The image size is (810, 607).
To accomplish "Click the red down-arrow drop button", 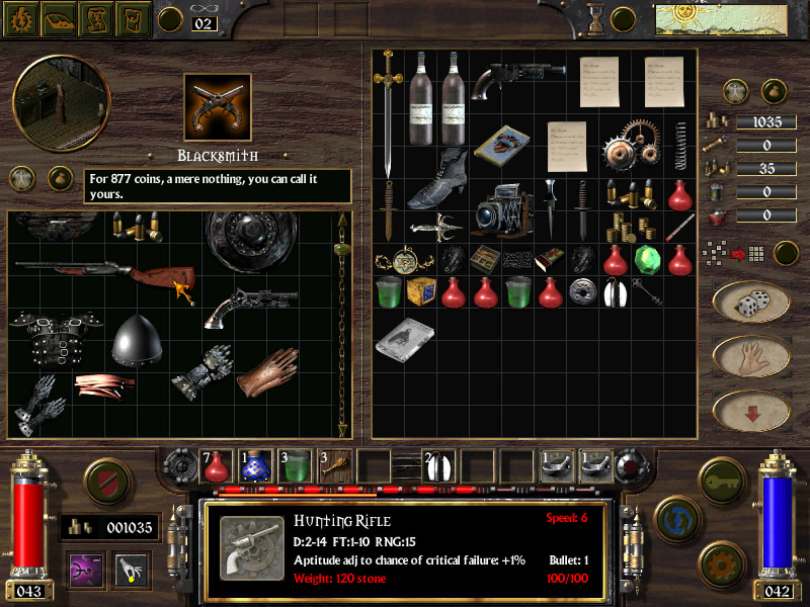I will (749, 410).
